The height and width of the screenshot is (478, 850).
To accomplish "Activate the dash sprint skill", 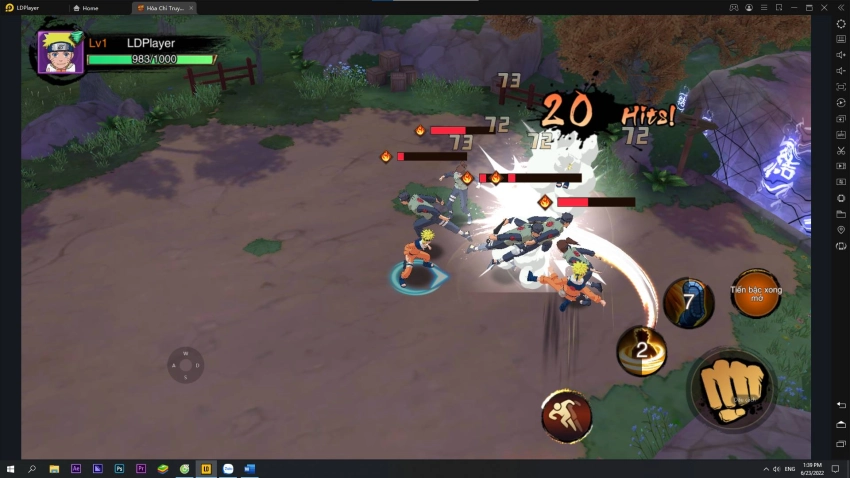I will coord(566,415).
